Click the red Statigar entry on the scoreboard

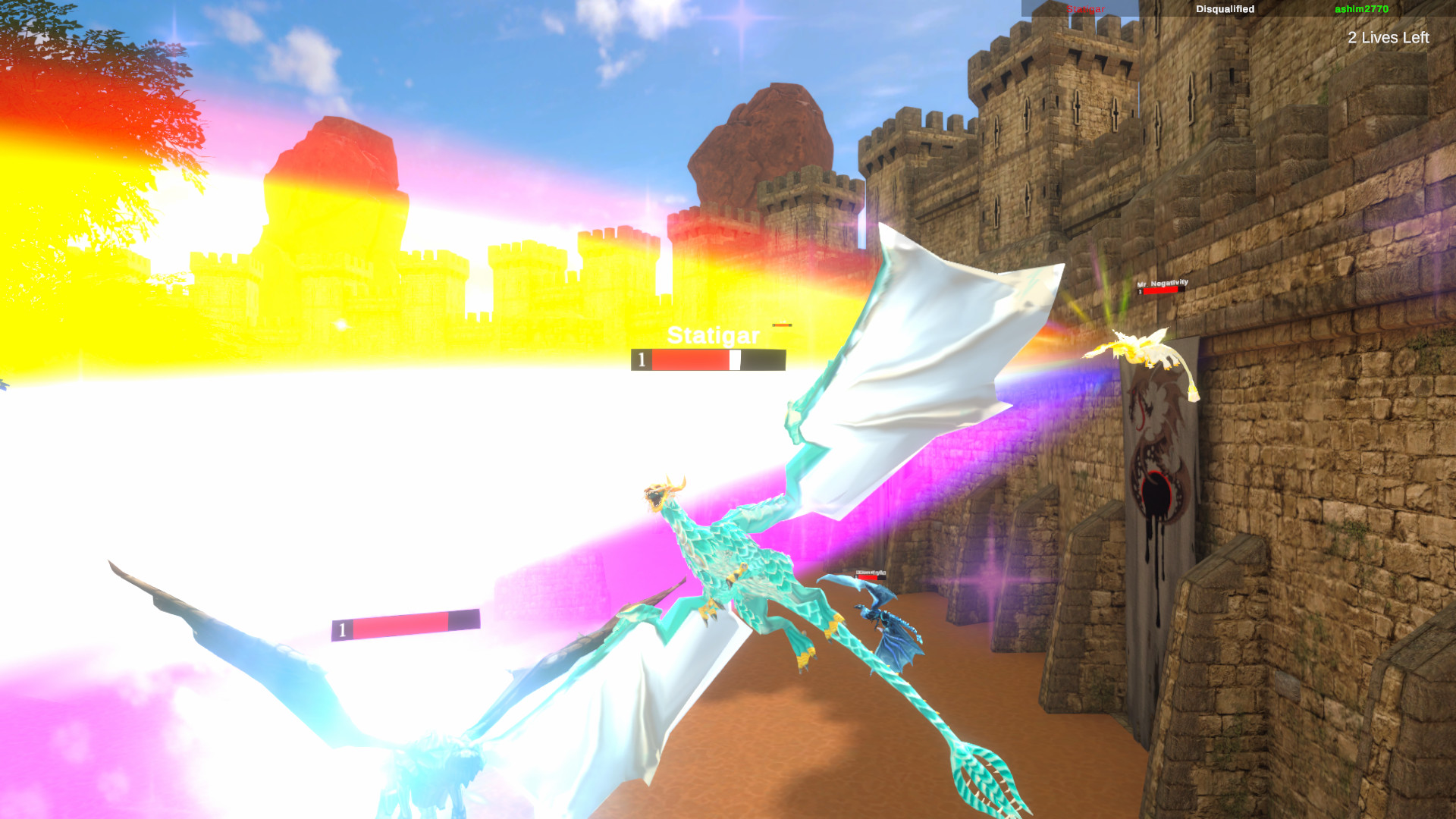coord(1086,9)
